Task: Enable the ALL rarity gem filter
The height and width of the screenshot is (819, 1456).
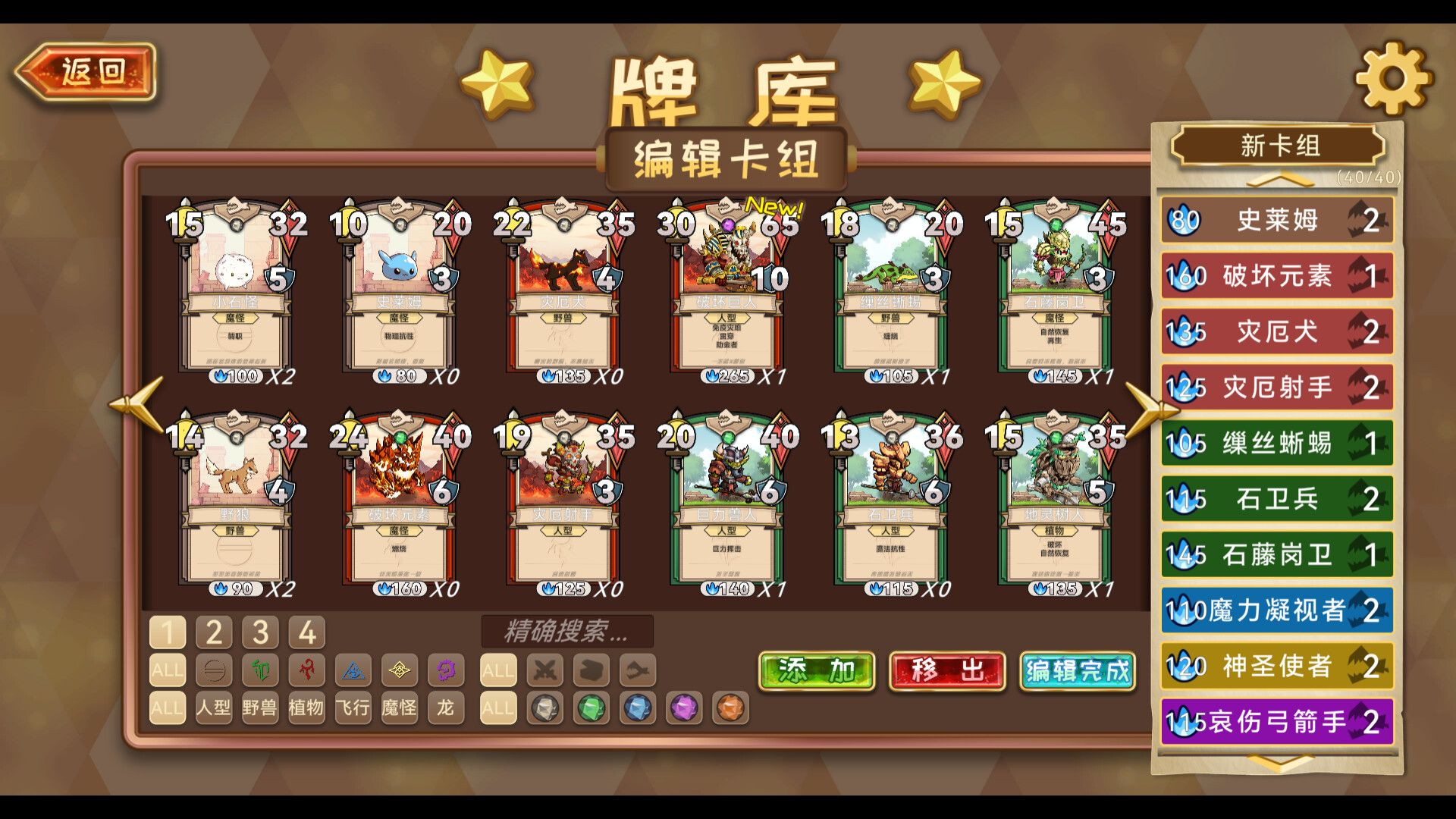Action: click(498, 708)
